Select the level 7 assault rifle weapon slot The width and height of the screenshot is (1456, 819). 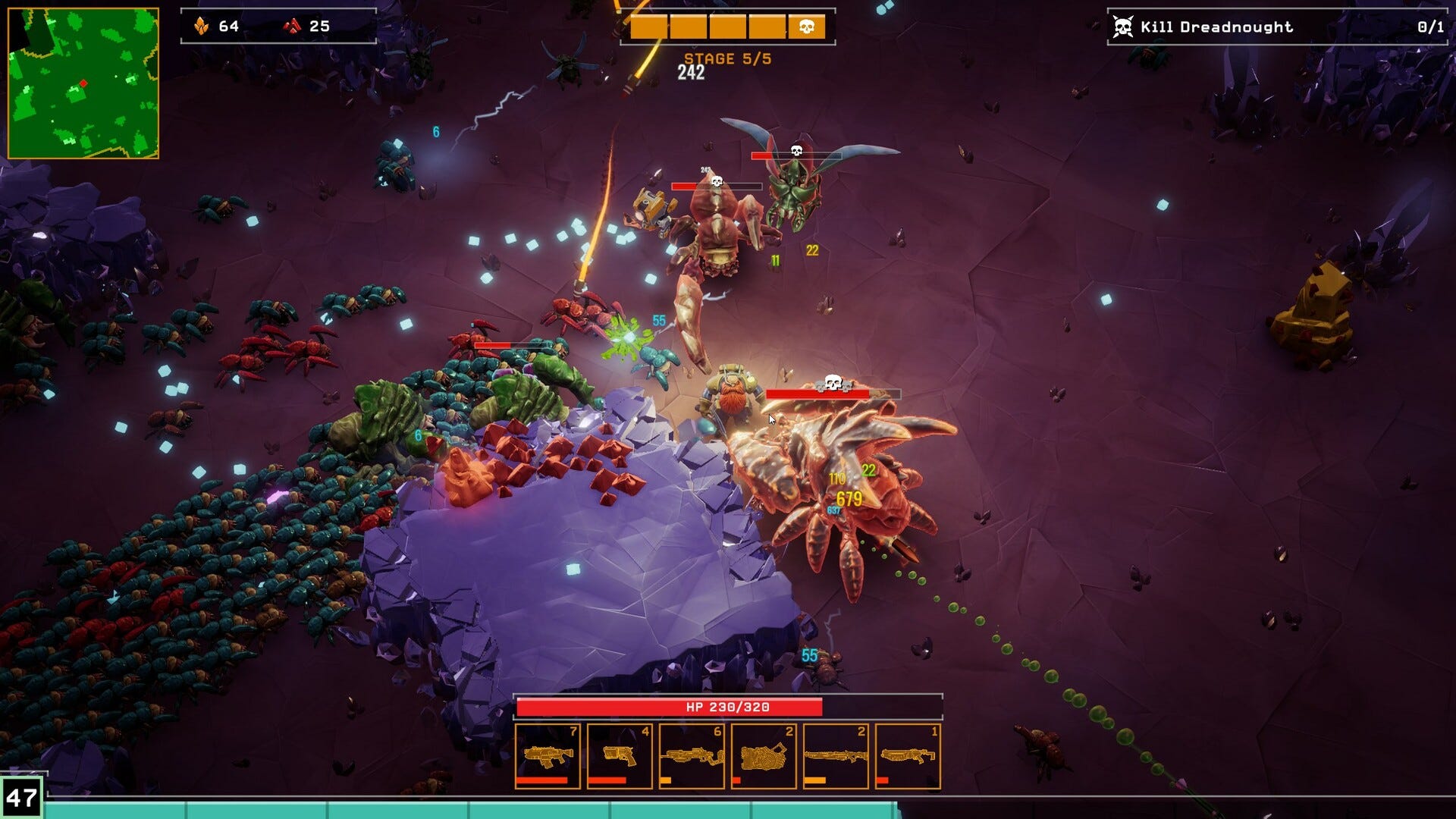[550, 758]
